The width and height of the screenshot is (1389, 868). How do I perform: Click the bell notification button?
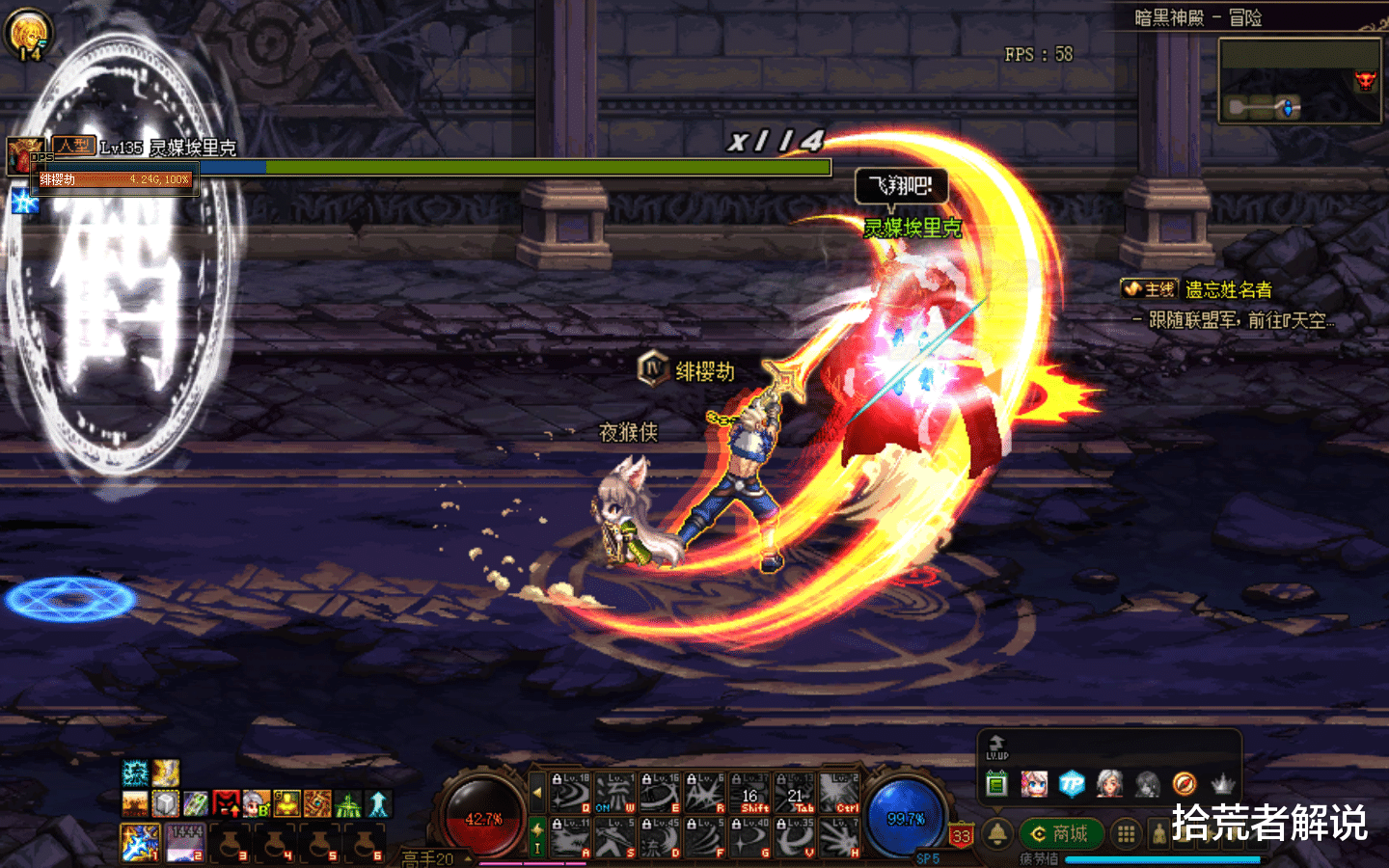(997, 833)
